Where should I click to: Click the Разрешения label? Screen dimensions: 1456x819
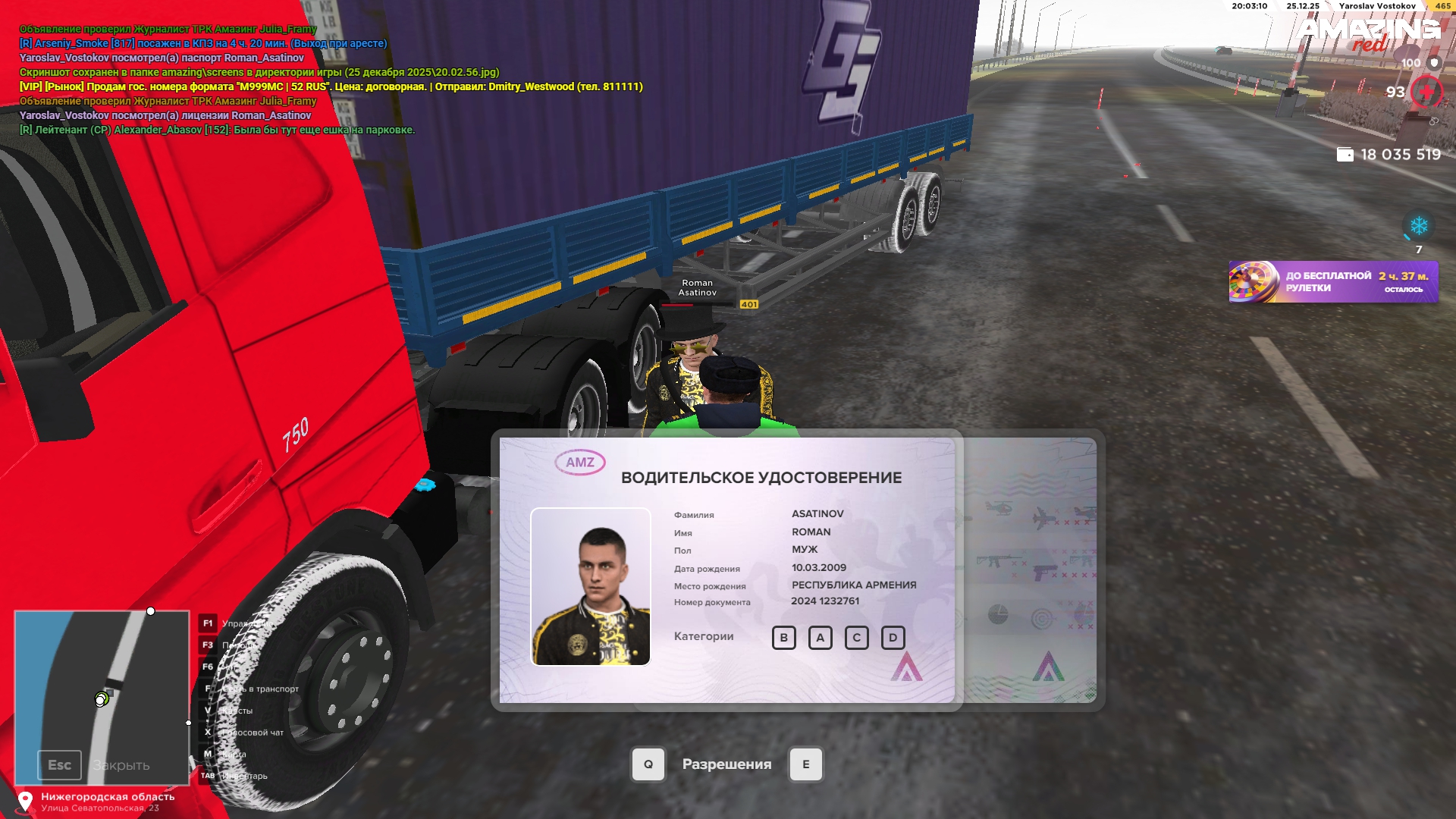pos(726,764)
